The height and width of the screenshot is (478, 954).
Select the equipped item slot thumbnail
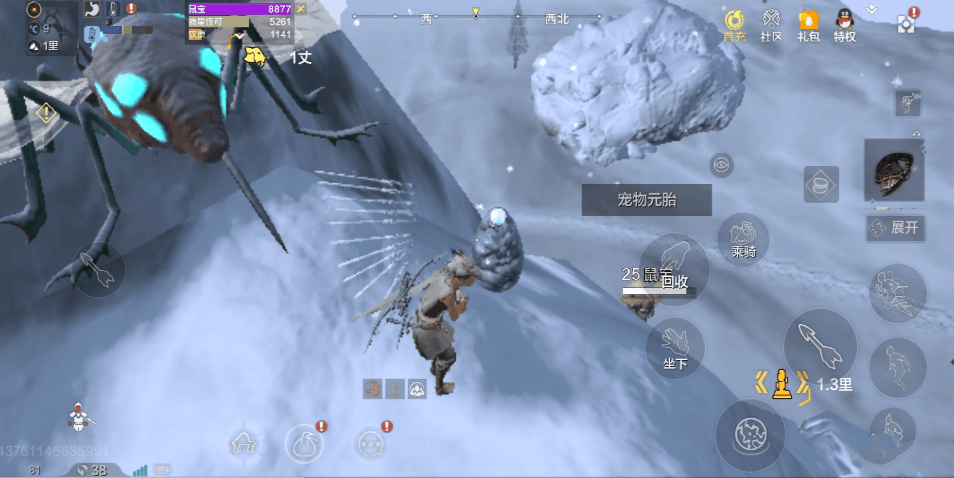pos(897,170)
